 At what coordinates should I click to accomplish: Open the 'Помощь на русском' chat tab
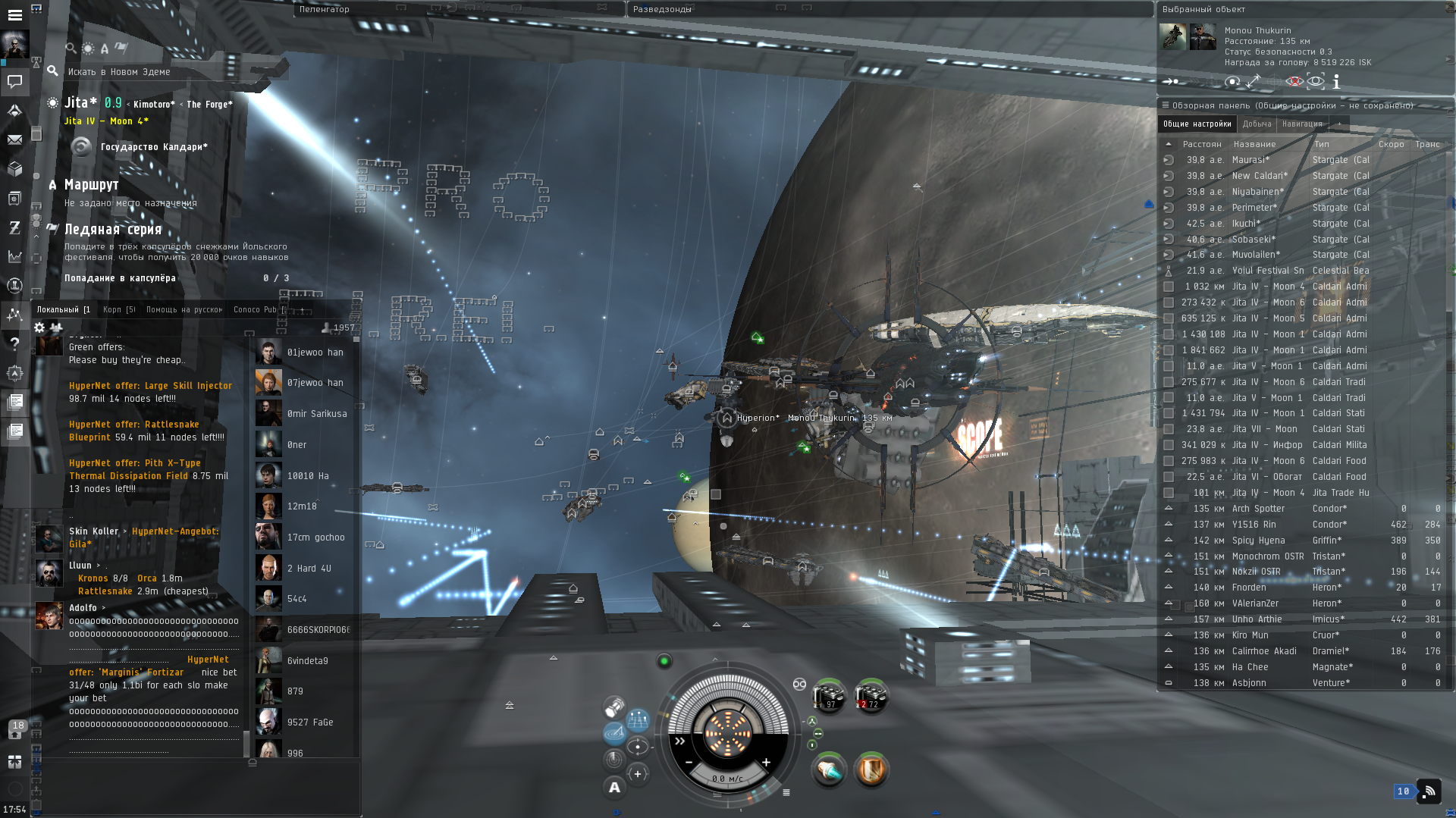184,309
